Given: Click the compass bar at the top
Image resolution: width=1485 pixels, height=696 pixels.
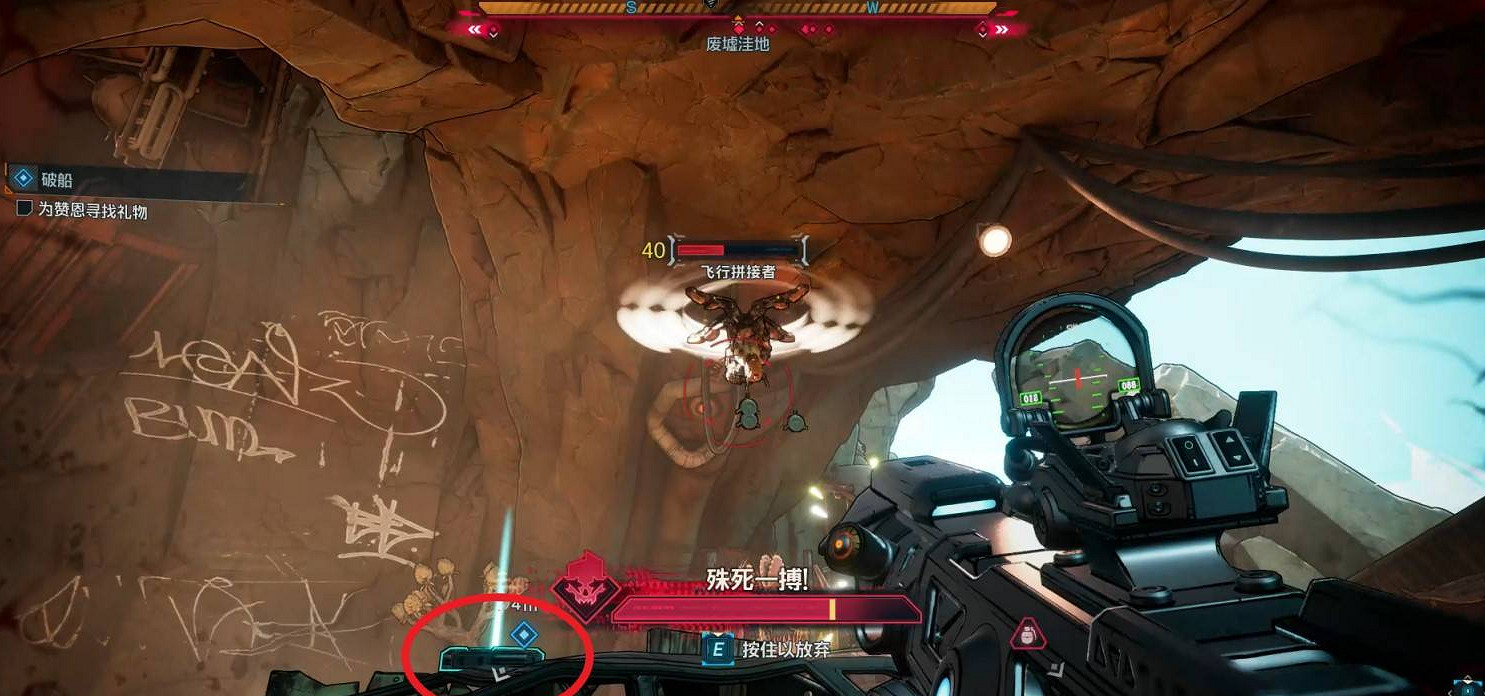Looking at the screenshot, I should click(738, 8).
